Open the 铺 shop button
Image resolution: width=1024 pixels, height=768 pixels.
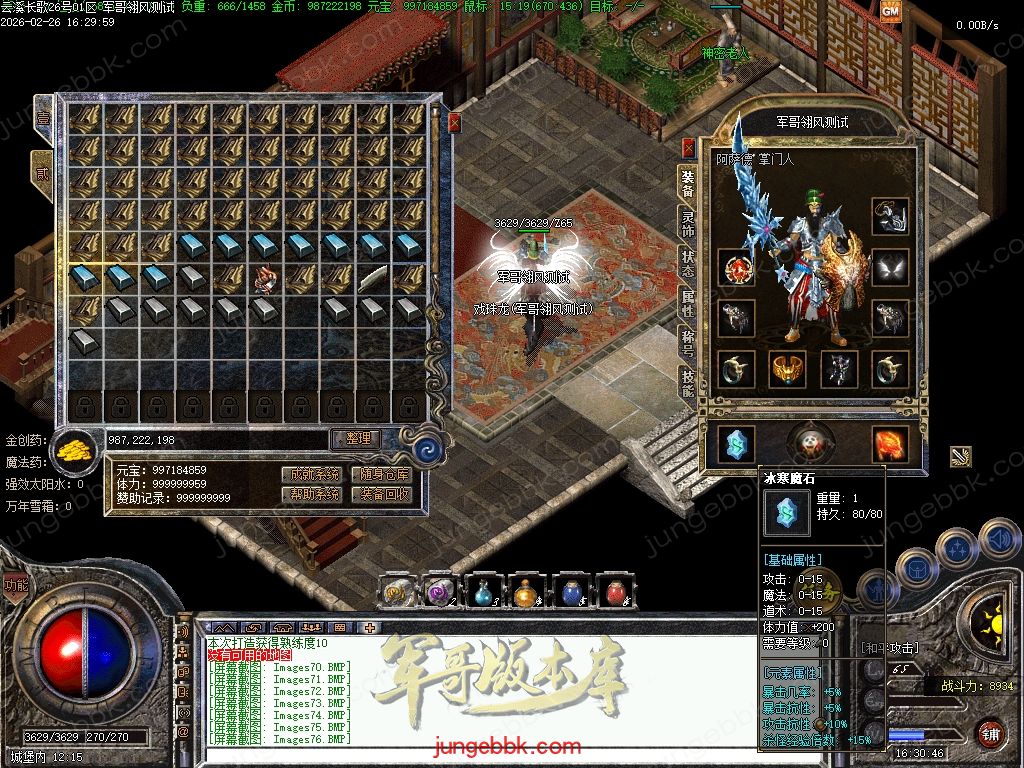pos(991,732)
